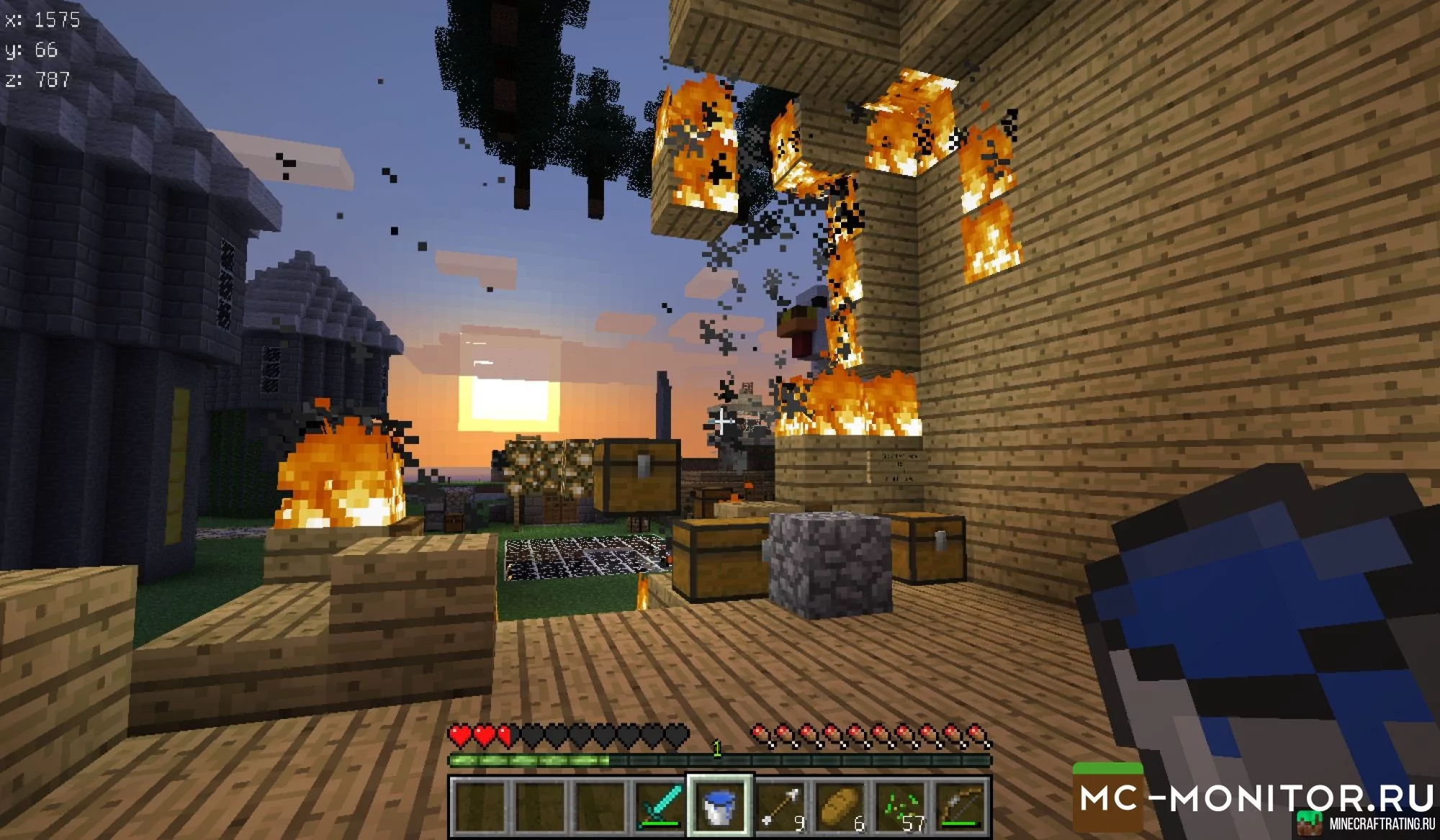Choose the water bucket in the hotbar
The height and width of the screenshot is (840, 1440).
click(x=720, y=805)
